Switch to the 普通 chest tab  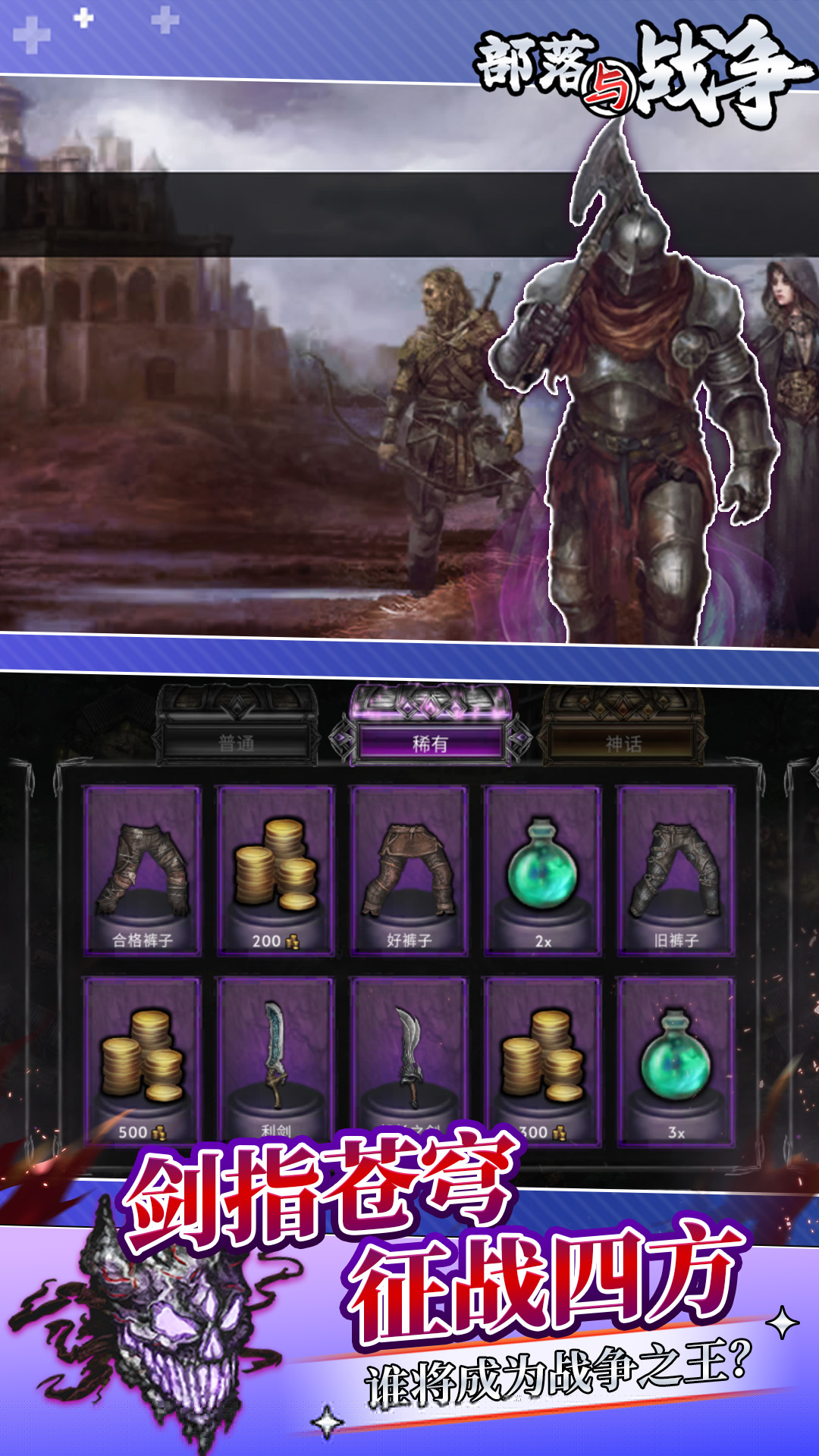point(237,742)
